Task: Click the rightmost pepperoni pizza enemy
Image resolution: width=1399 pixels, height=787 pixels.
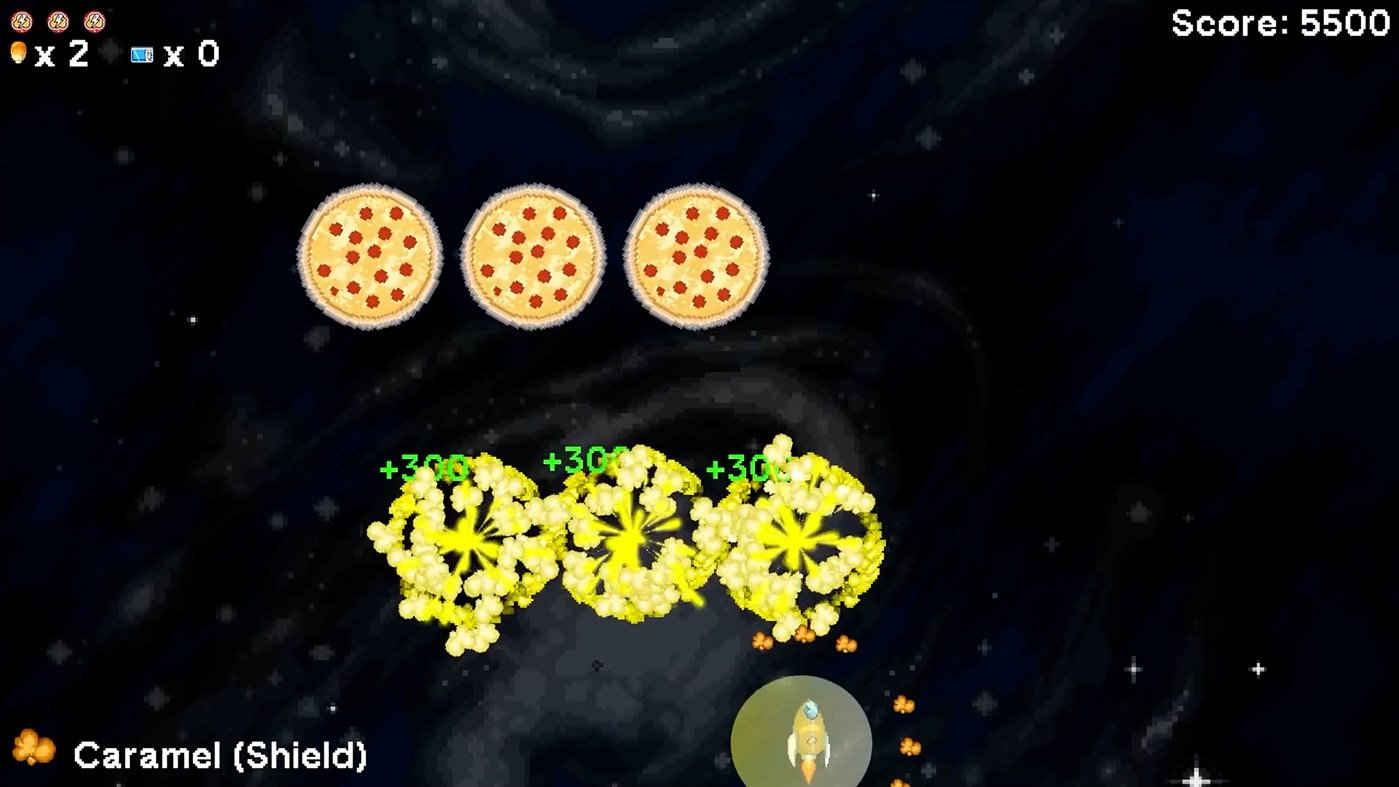Action: [x=697, y=255]
